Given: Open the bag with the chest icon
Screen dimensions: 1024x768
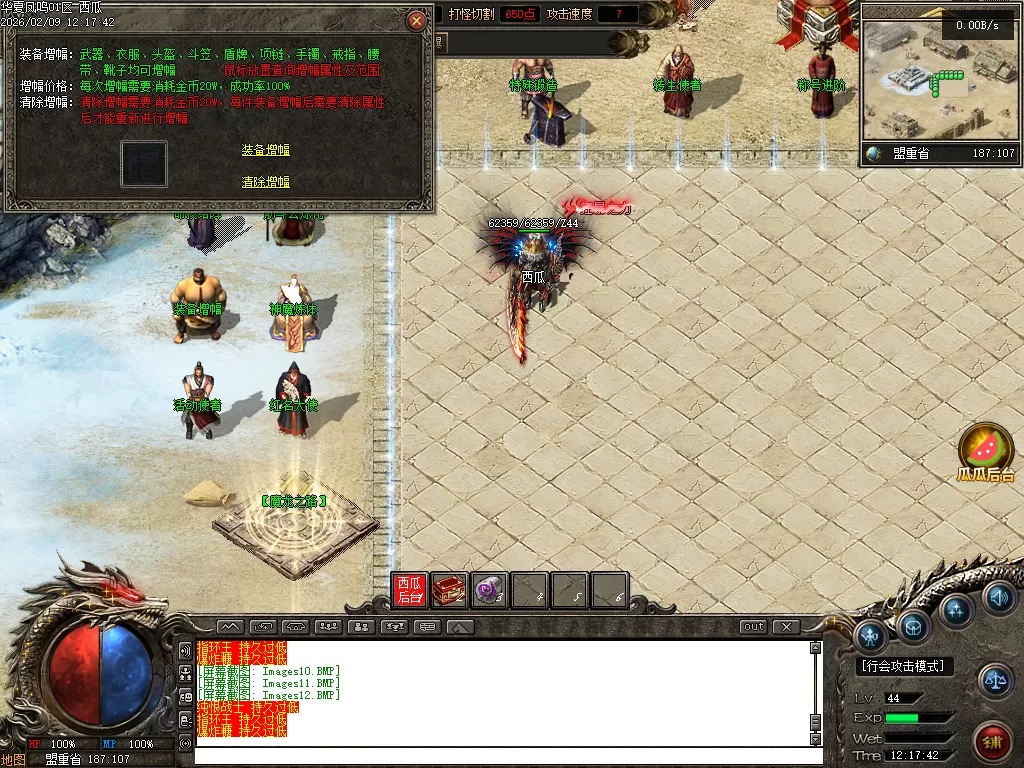Looking at the screenshot, I should pyautogui.click(x=913, y=627).
